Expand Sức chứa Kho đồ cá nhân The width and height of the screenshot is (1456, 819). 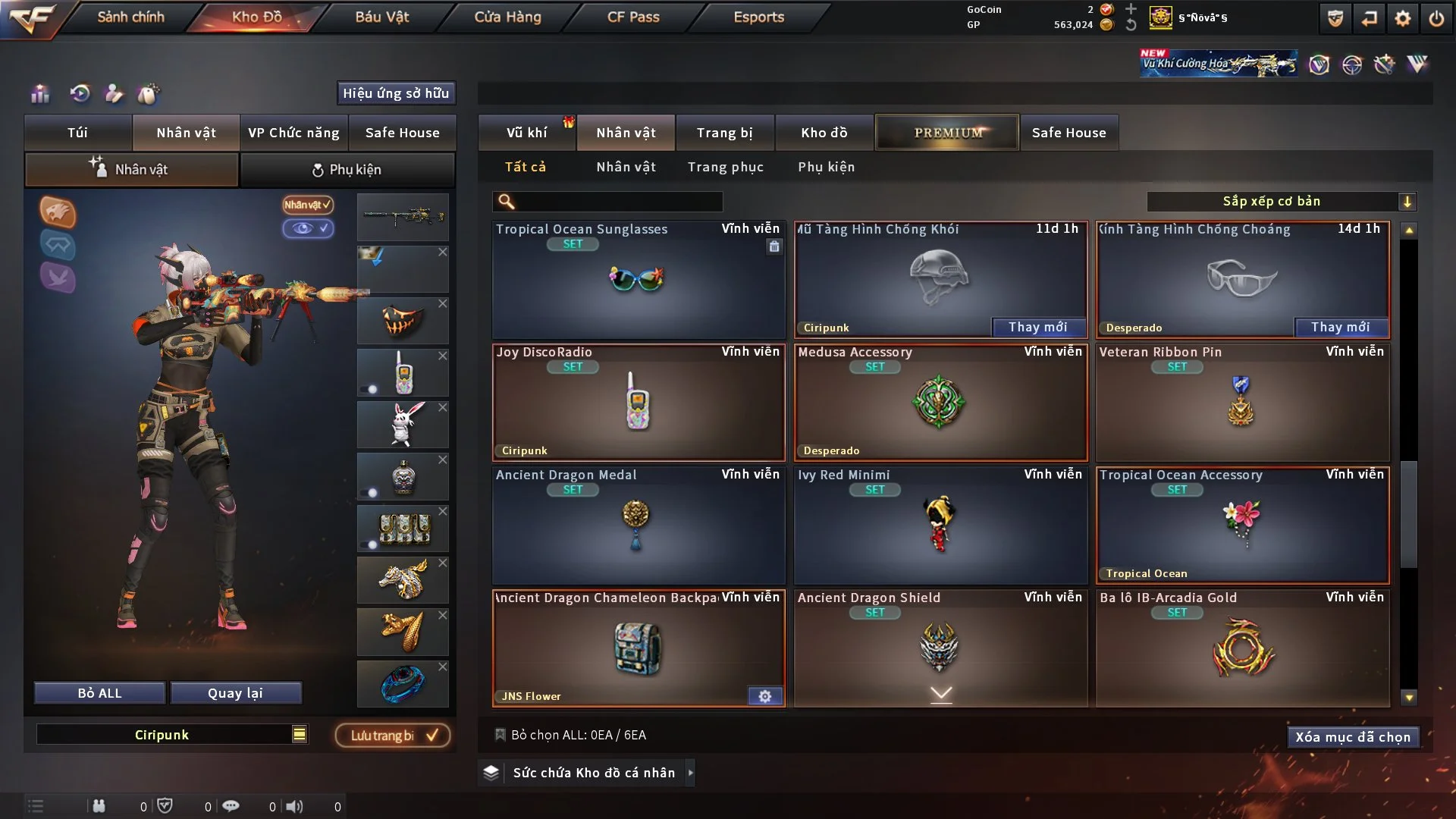[690, 773]
